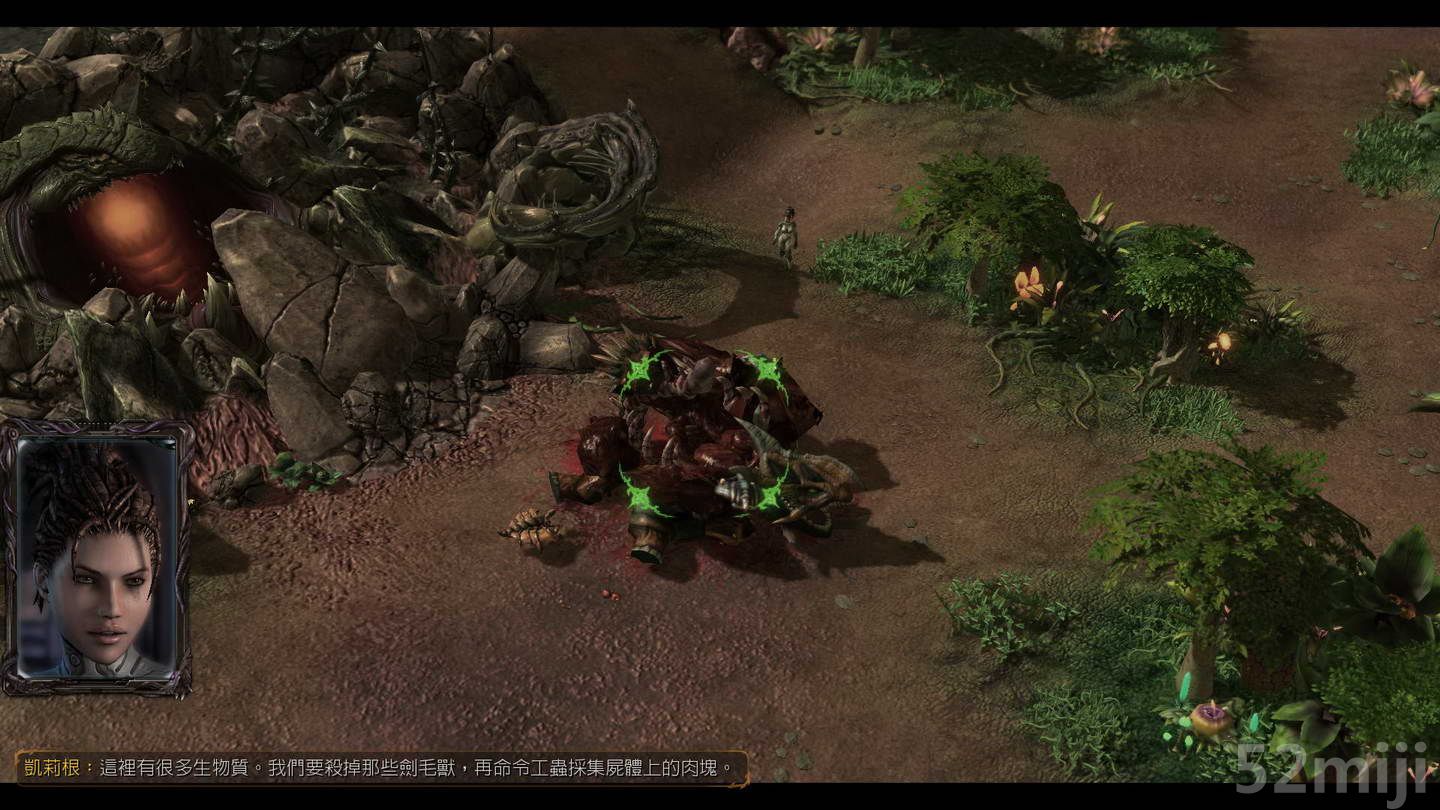Click the purple plant near the bottom-right tree

tap(1212, 715)
